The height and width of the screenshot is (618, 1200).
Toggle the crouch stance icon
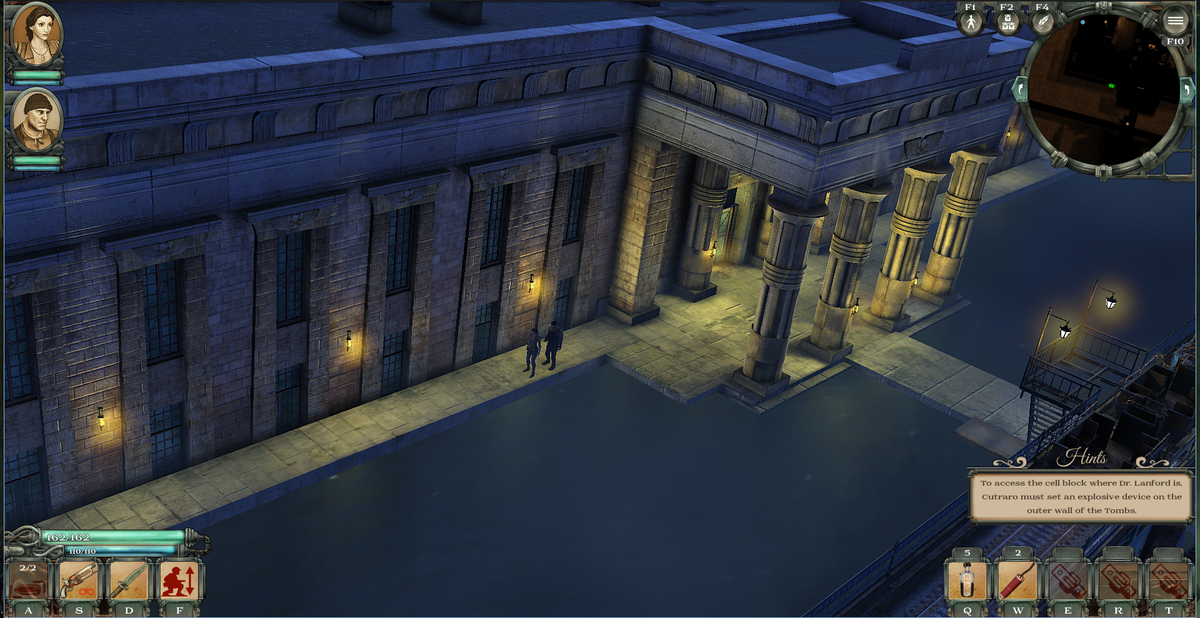point(180,582)
